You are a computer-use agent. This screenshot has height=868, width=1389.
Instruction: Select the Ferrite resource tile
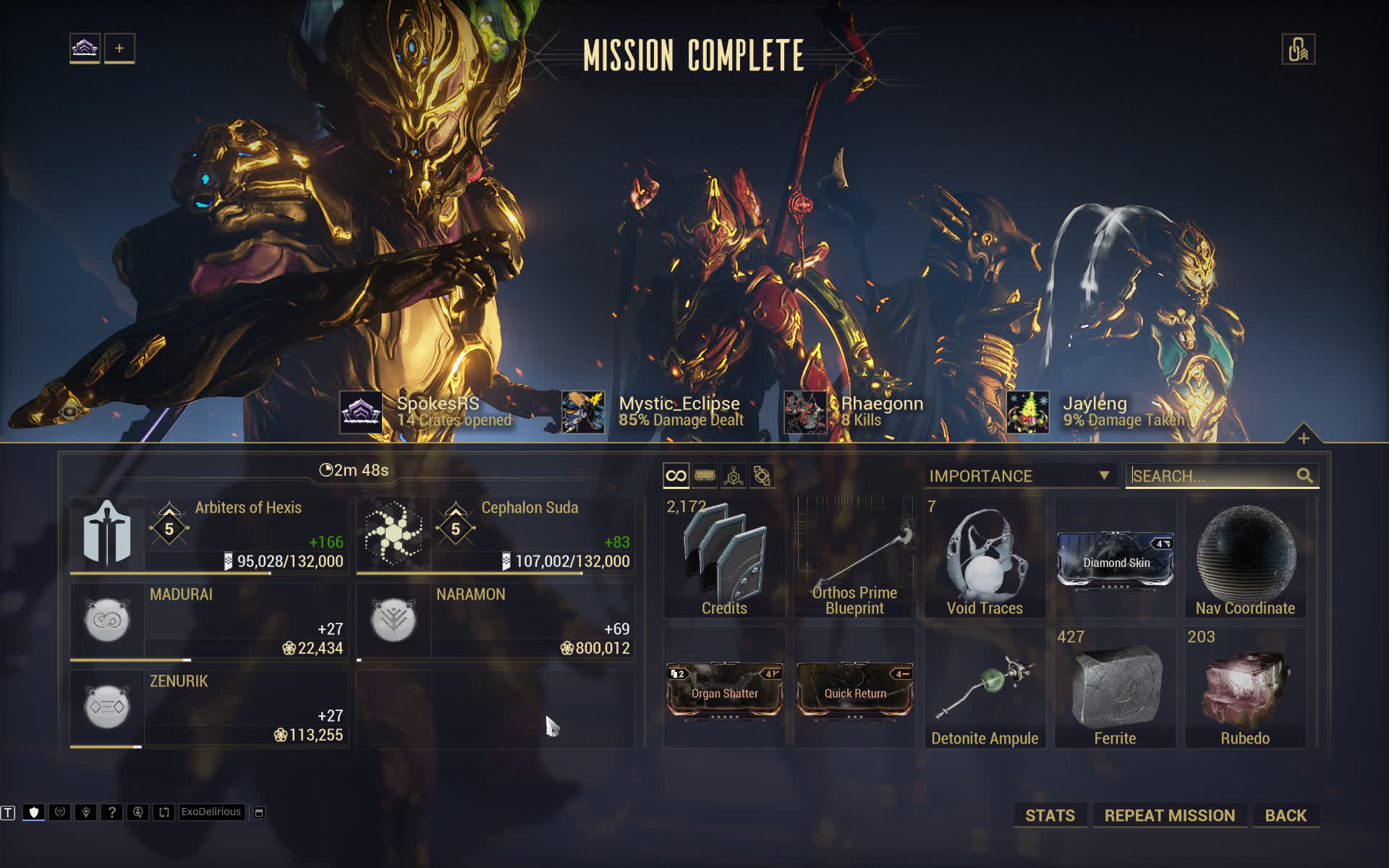click(1115, 687)
